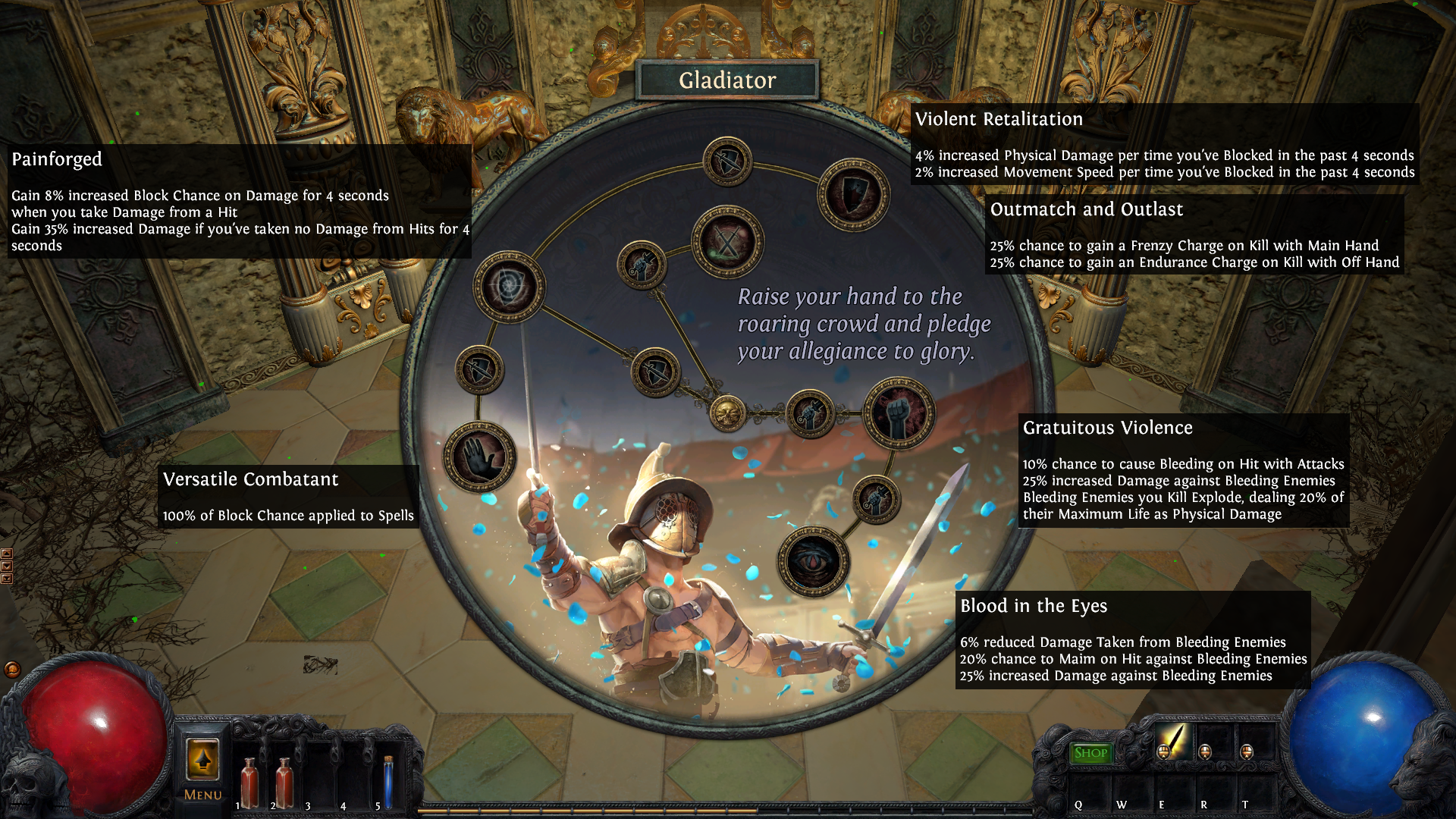The width and height of the screenshot is (1456, 819).
Task: Jump chat to bottom with the barred arrow
Action: coord(7,579)
